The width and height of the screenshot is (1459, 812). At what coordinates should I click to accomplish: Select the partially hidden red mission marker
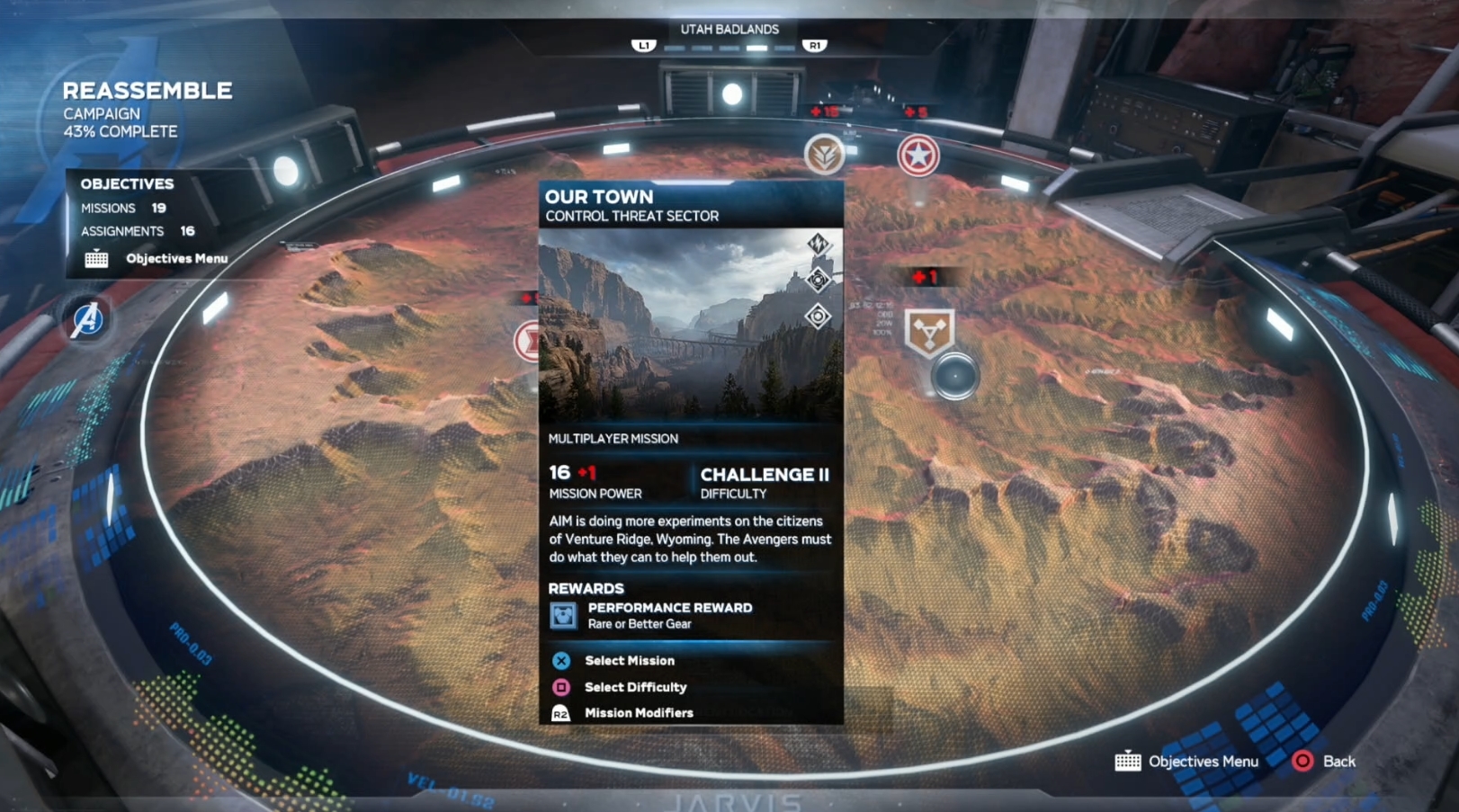[x=527, y=342]
